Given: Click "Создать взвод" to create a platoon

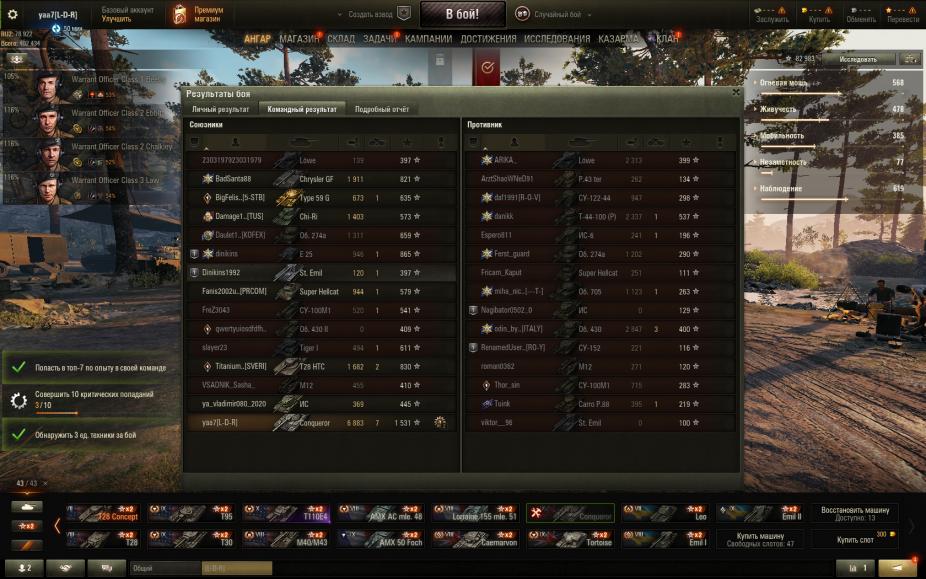Looking at the screenshot, I should [x=374, y=15].
